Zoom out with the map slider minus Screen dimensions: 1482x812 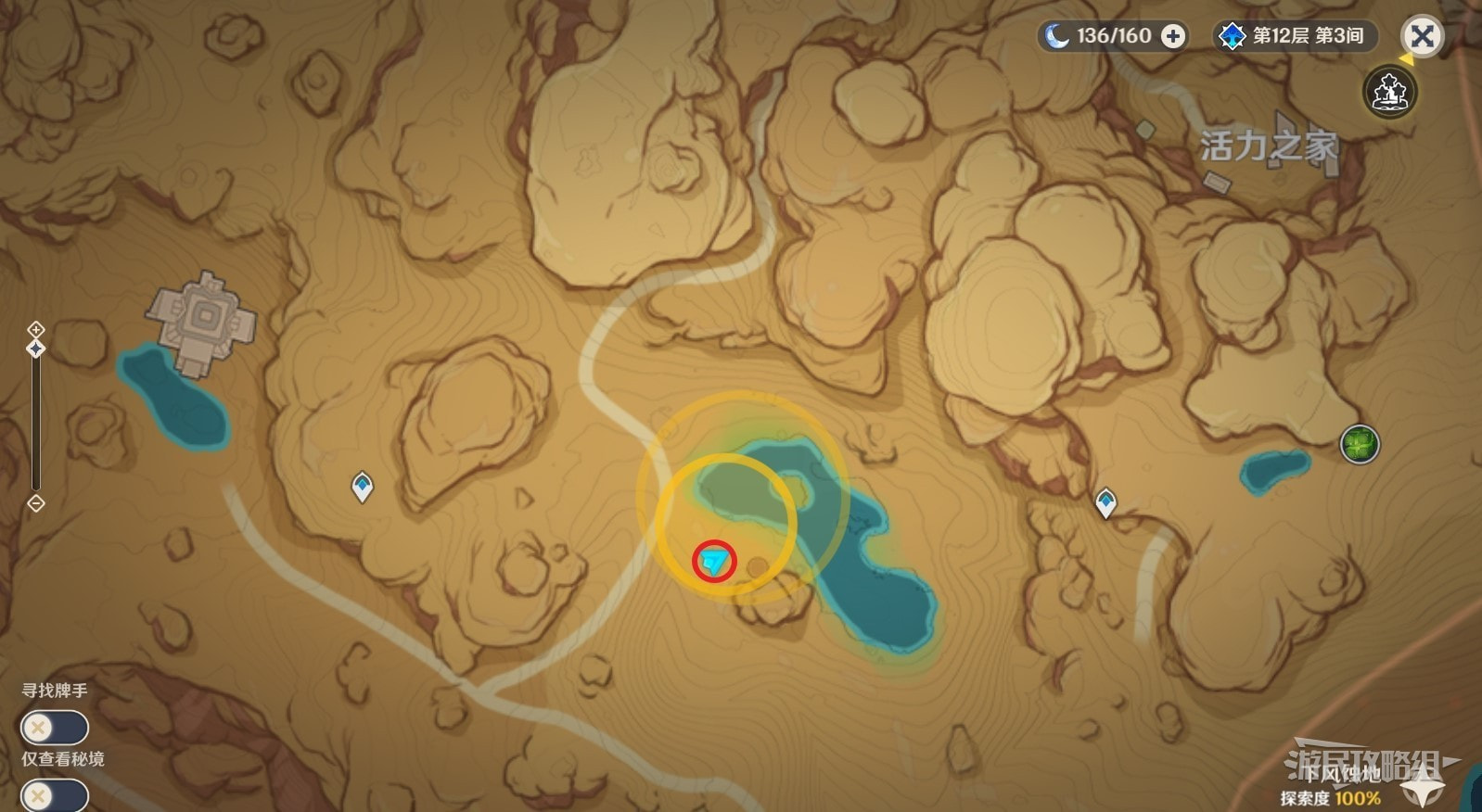35,503
